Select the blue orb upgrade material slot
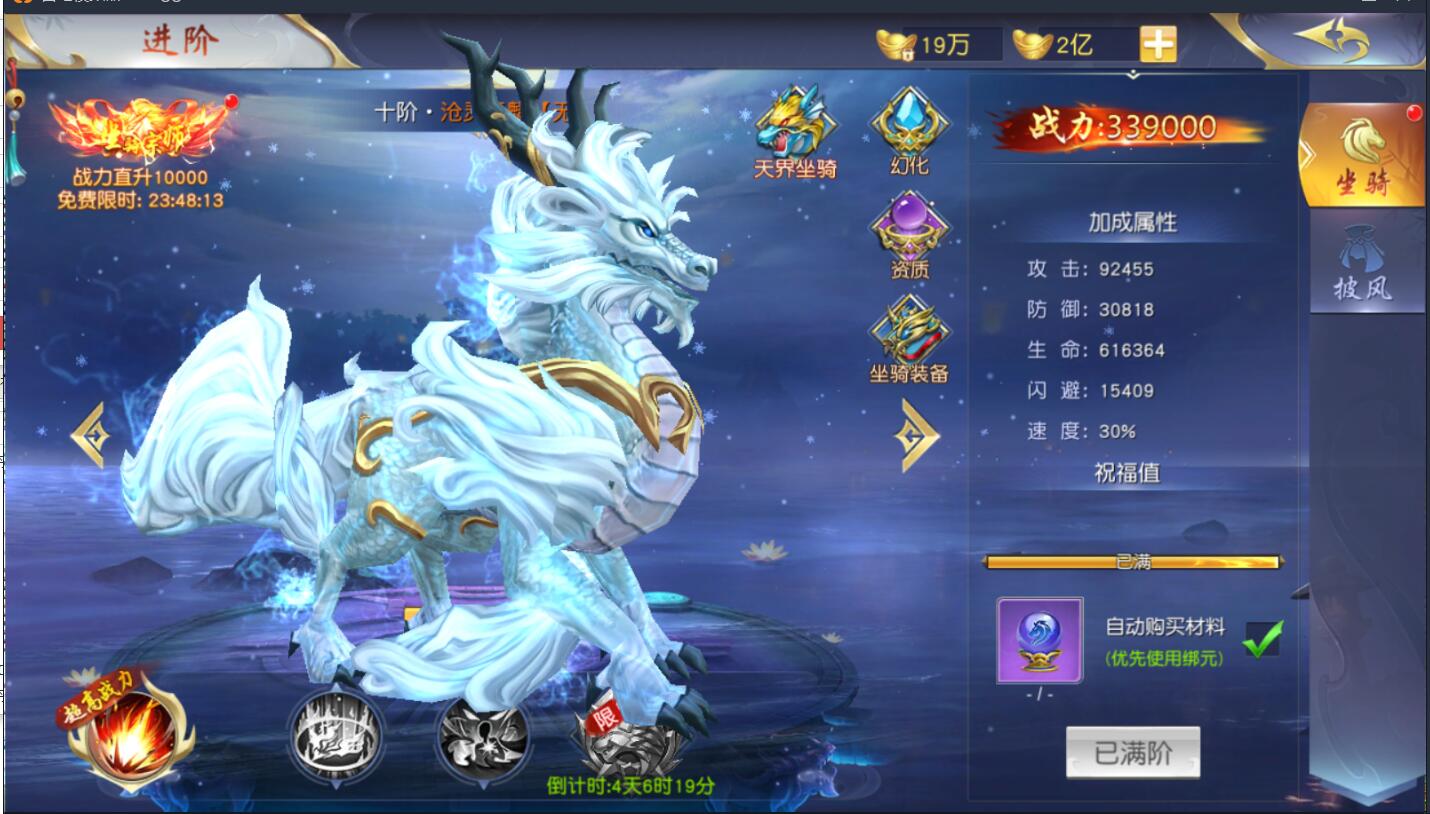1430x814 pixels. click(1039, 640)
